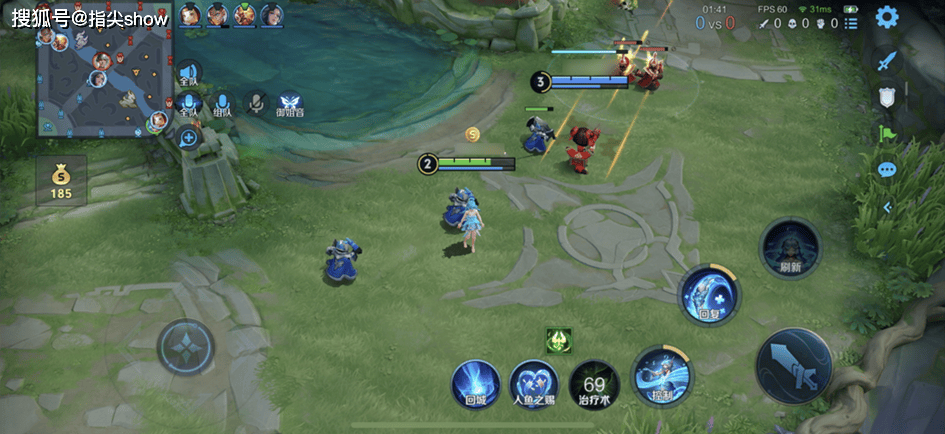945x434 pixels.
Task: Open the chat bubble quick messages
Action: pyautogui.click(x=886, y=170)
